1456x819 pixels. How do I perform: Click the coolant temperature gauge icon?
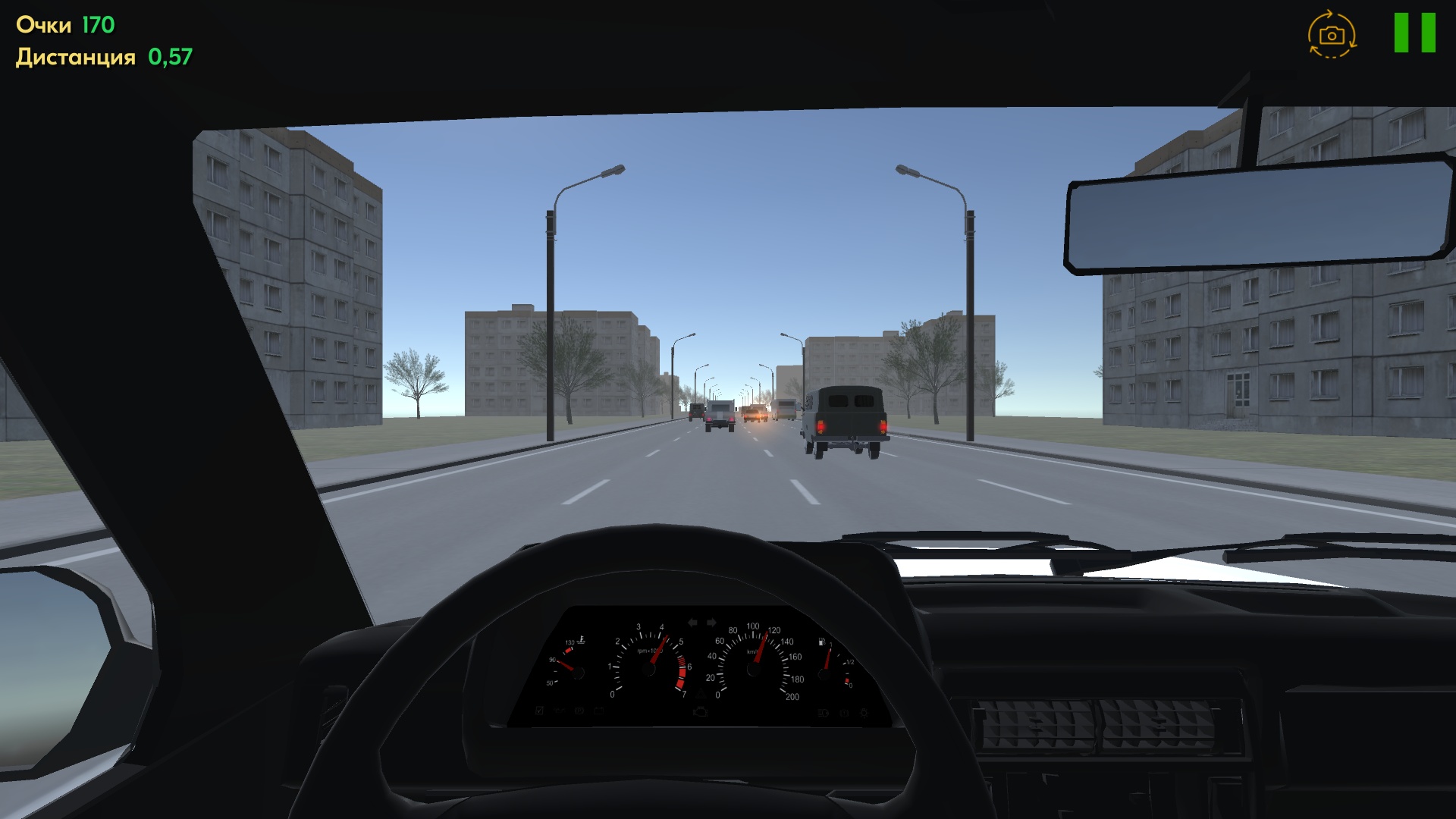[x=580, y=639]
